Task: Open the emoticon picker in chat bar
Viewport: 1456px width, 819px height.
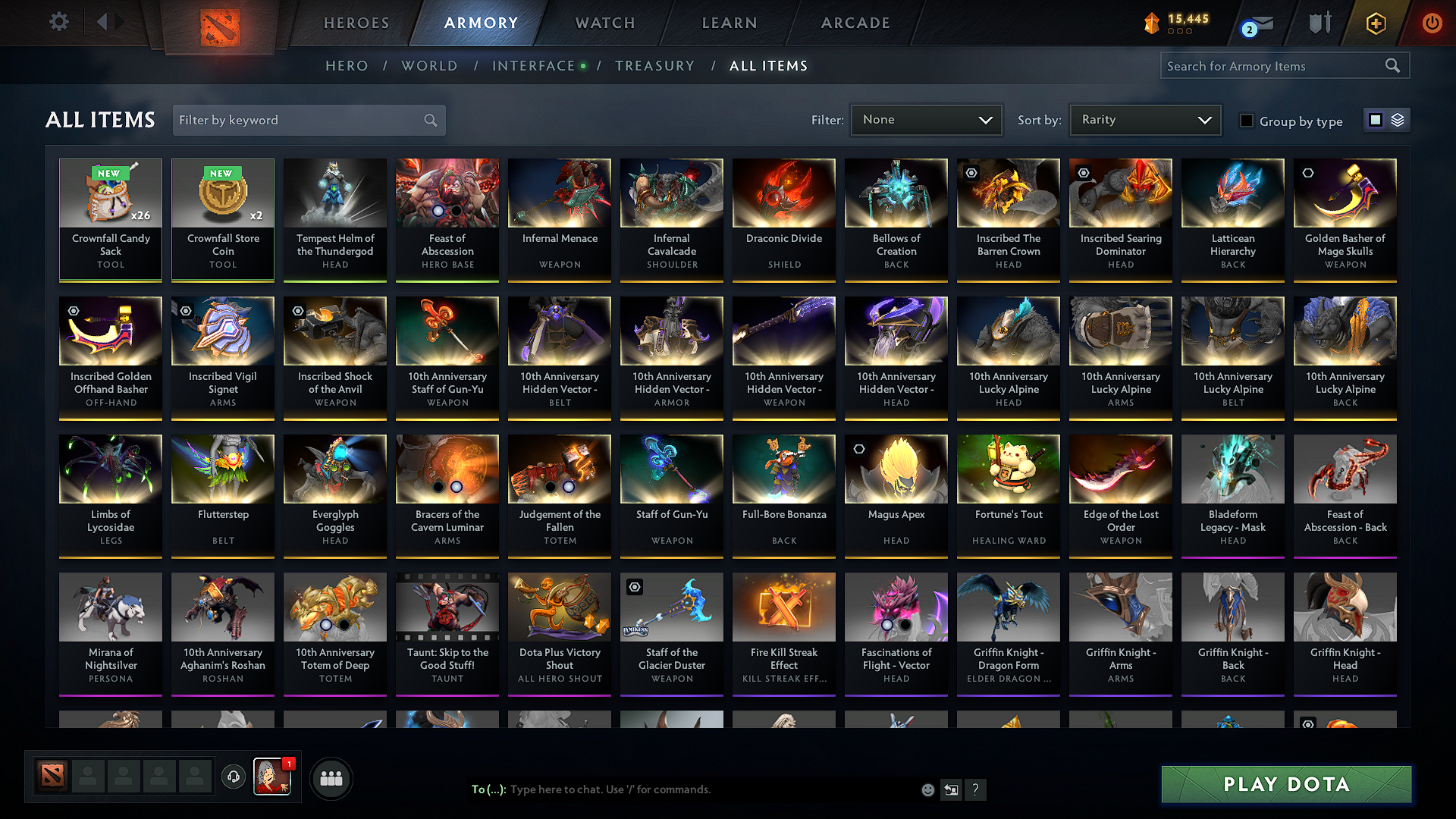Action: tap(927, 789)
